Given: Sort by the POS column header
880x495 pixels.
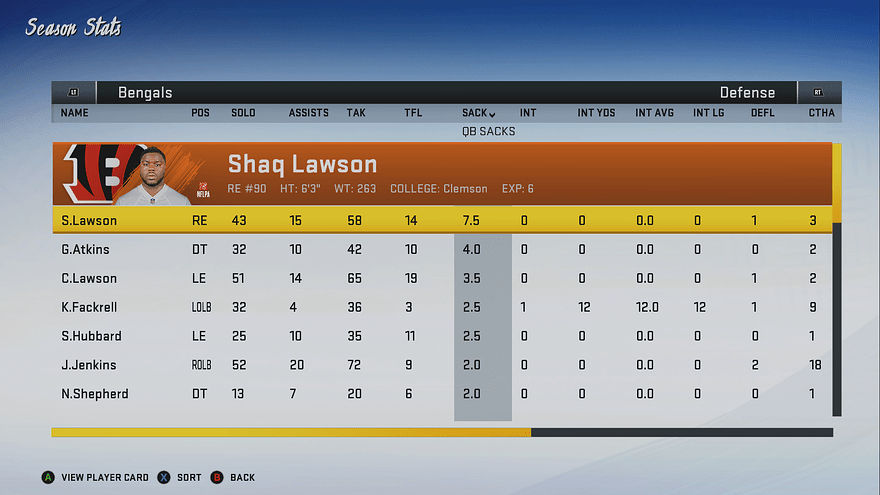Looking at the screenshot, I should tap(200, 113).
